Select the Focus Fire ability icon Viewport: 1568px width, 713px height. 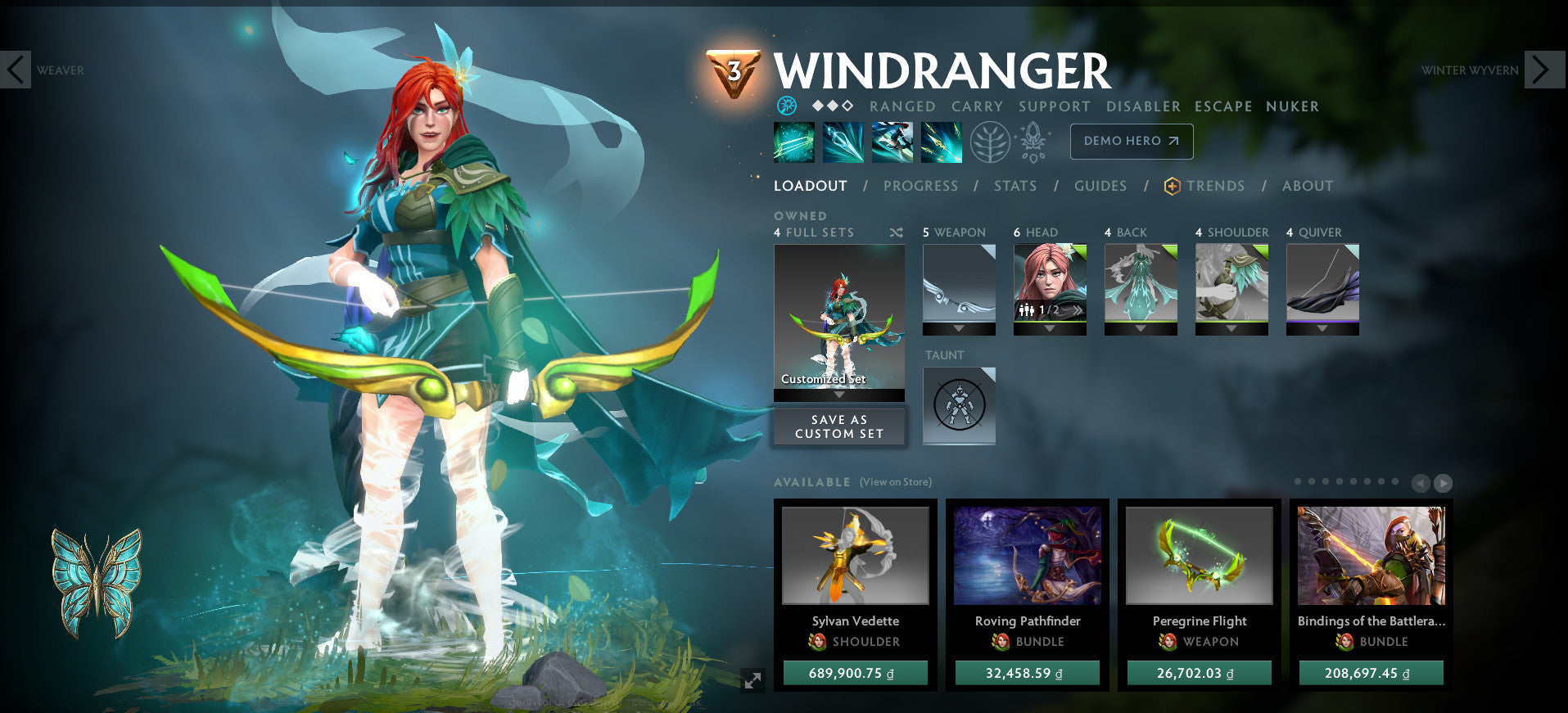coord(940,142)
